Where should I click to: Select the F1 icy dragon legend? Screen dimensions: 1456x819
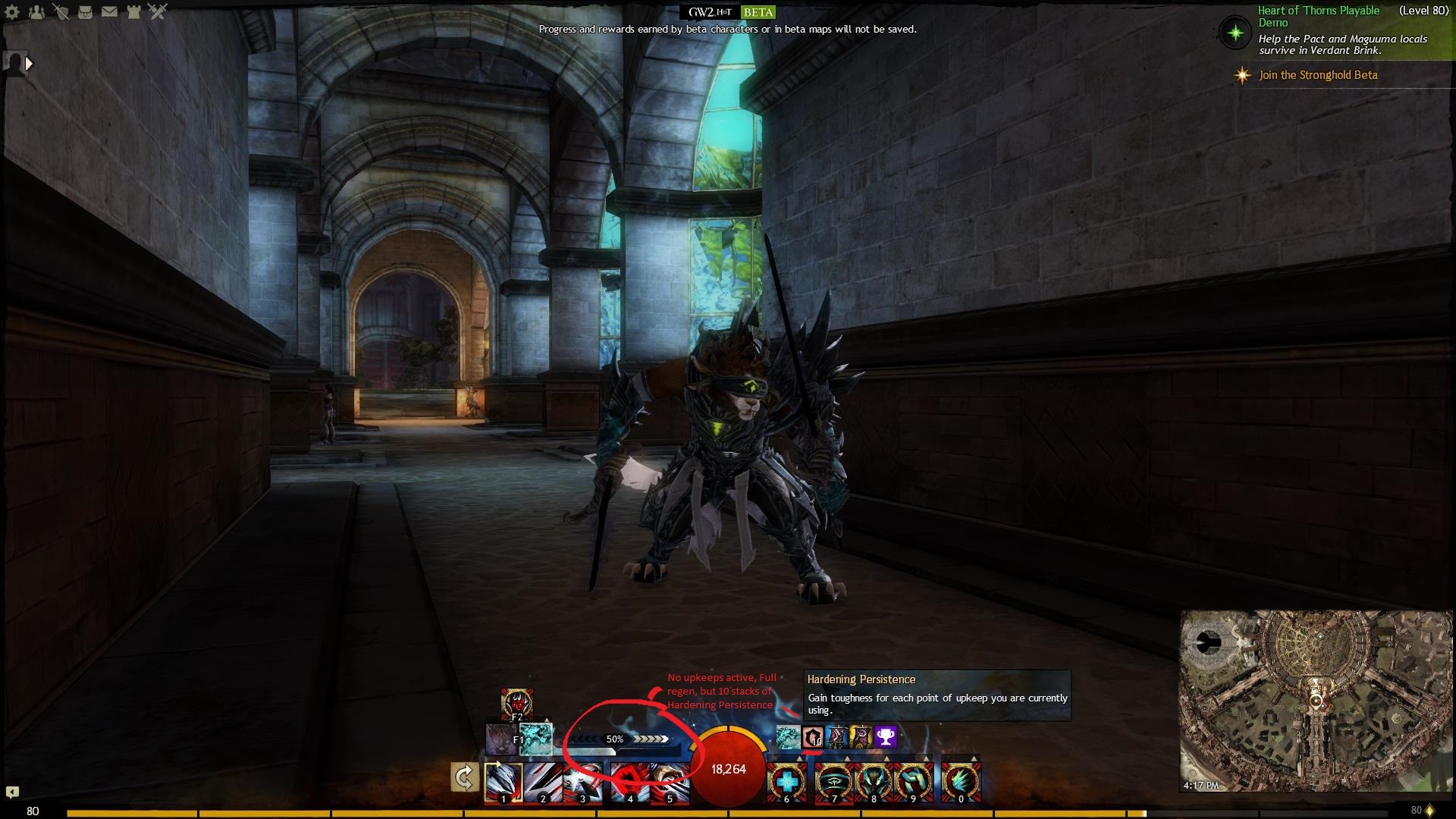(x=536, y=739)
